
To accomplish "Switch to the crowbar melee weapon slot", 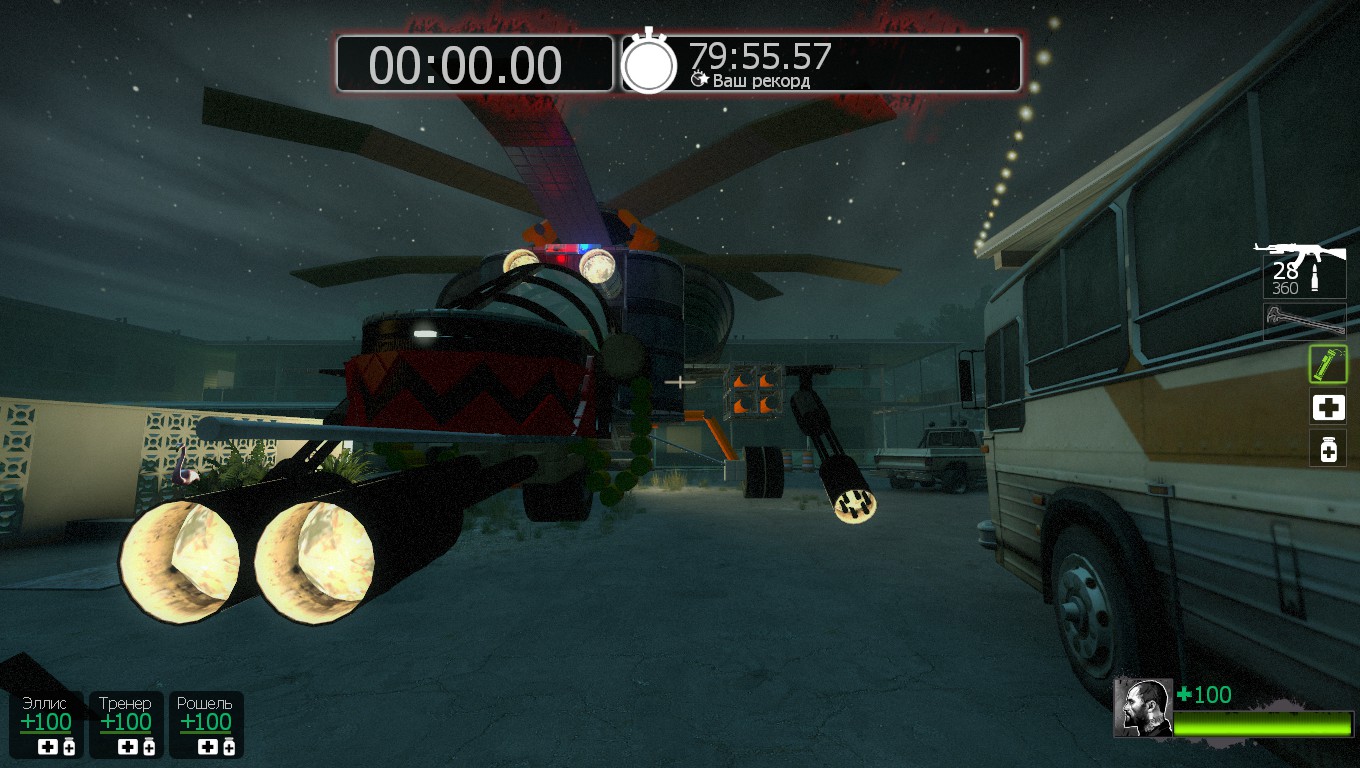I will pyautogui.click(x=1304, y=320).
